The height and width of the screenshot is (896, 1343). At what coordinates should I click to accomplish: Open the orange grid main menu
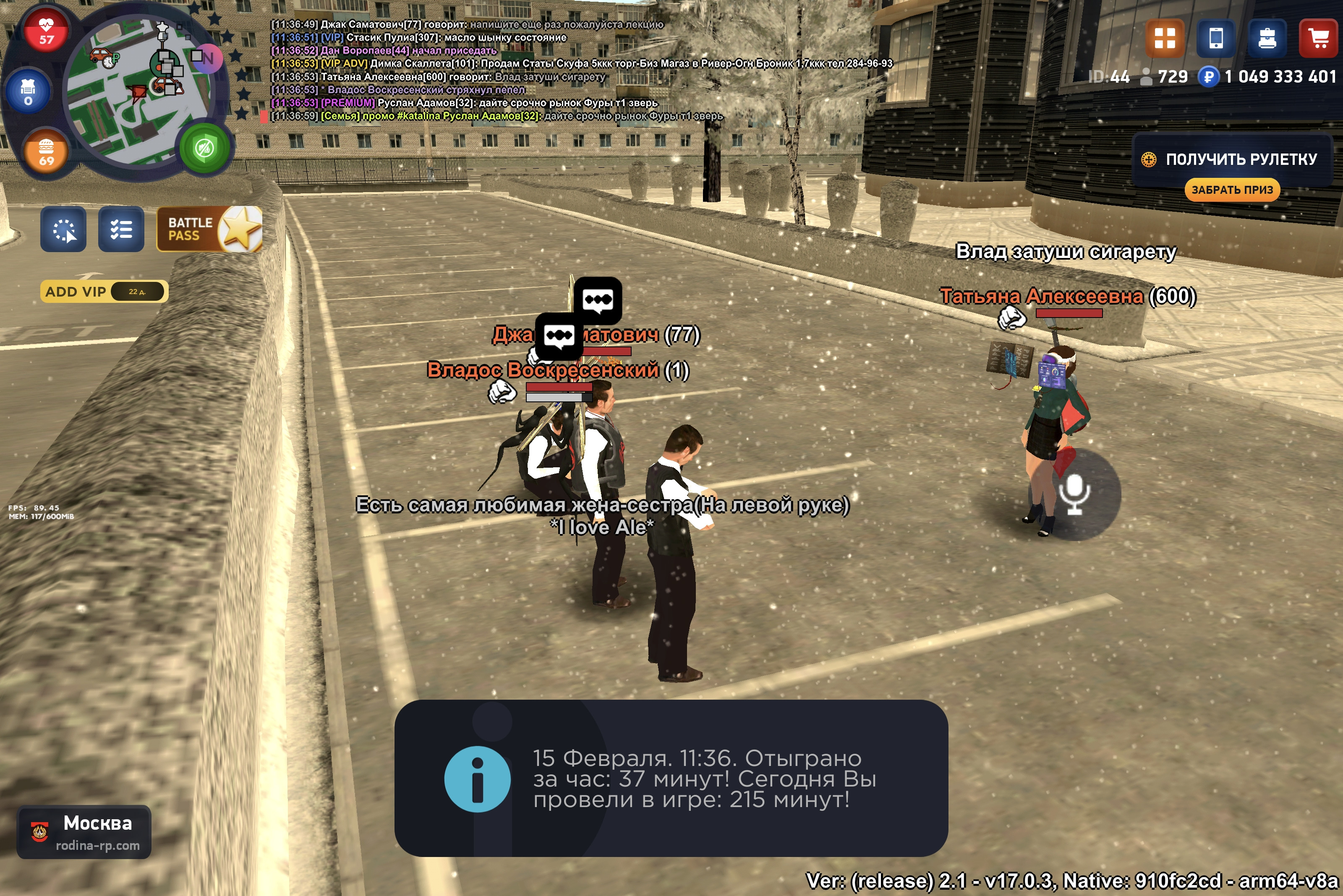[x=1165, y=38]
